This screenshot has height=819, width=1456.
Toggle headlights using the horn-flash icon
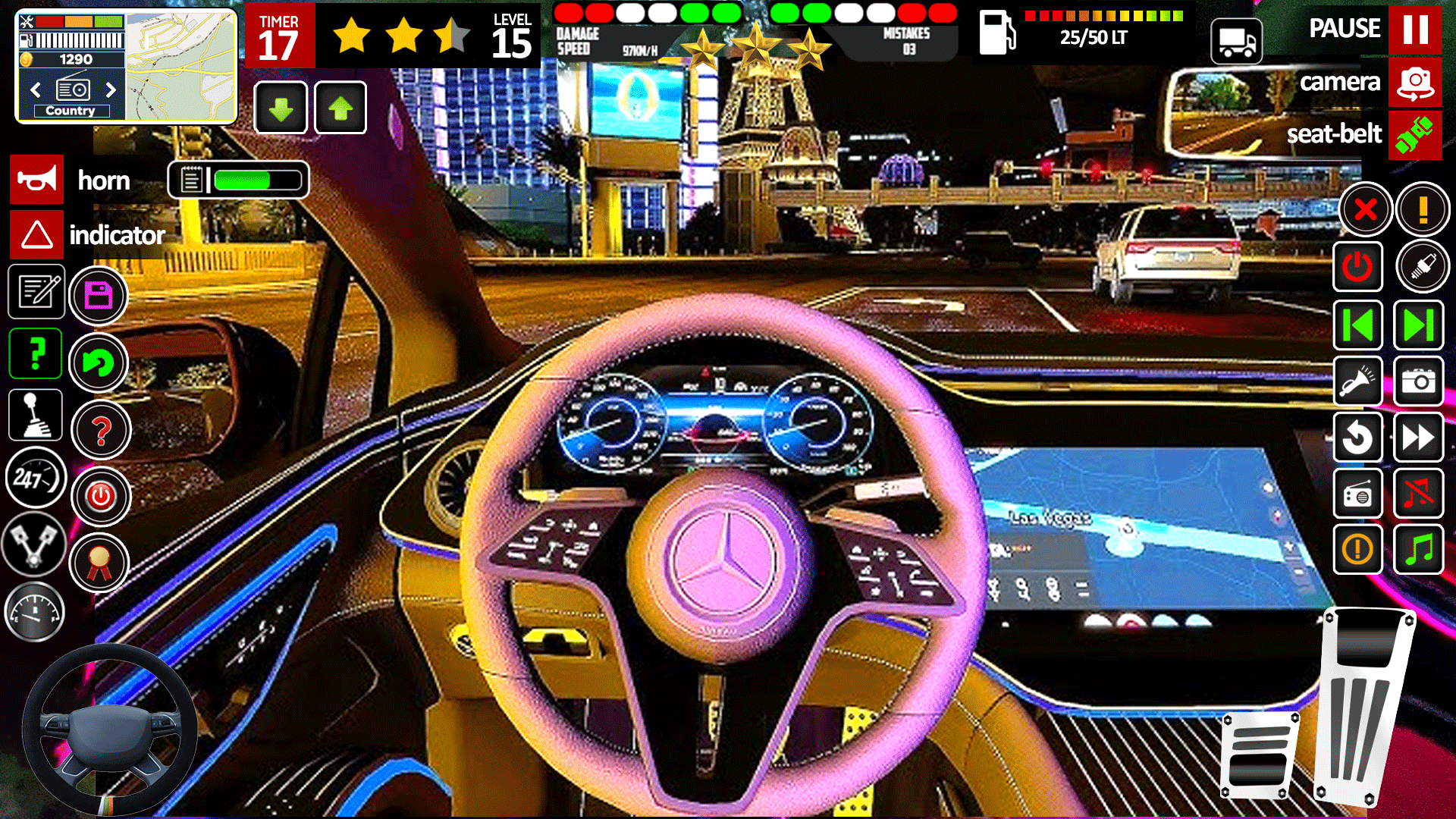tap(1357, 382)
